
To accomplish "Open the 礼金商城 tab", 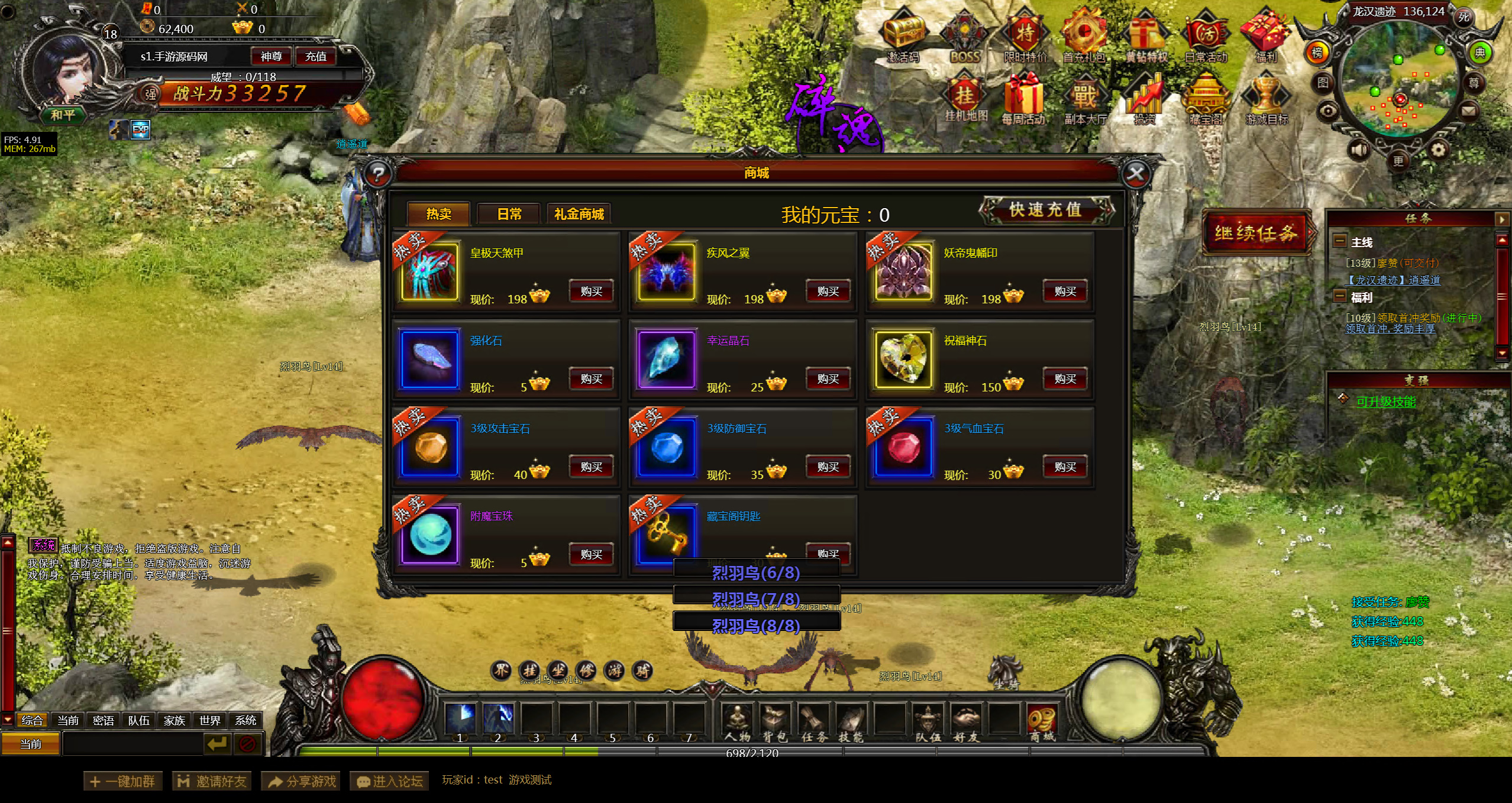I will click(x=579, y=214).
